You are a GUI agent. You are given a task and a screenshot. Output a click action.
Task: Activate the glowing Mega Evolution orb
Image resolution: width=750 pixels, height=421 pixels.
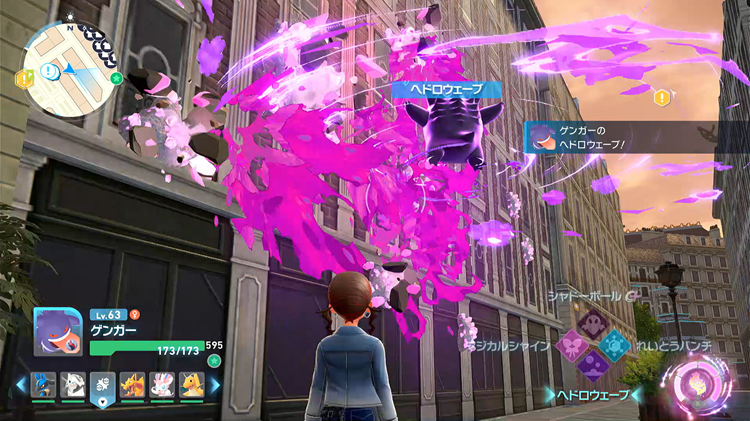pos(705,385)
